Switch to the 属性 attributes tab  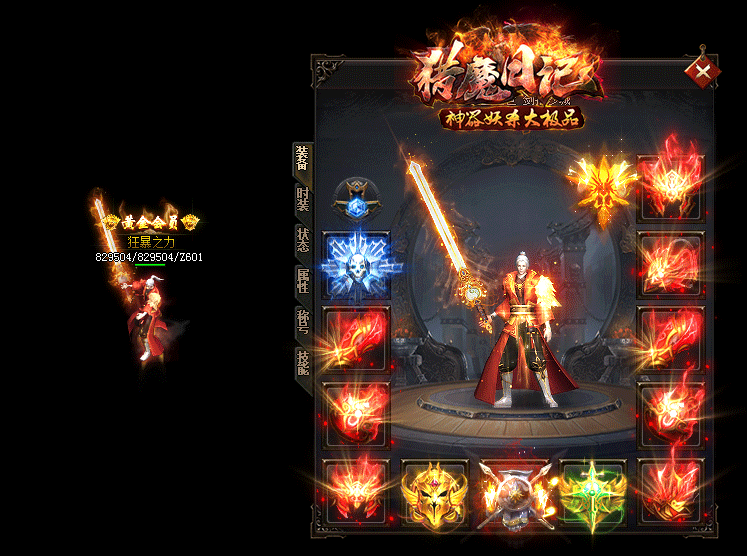[301, 282]
